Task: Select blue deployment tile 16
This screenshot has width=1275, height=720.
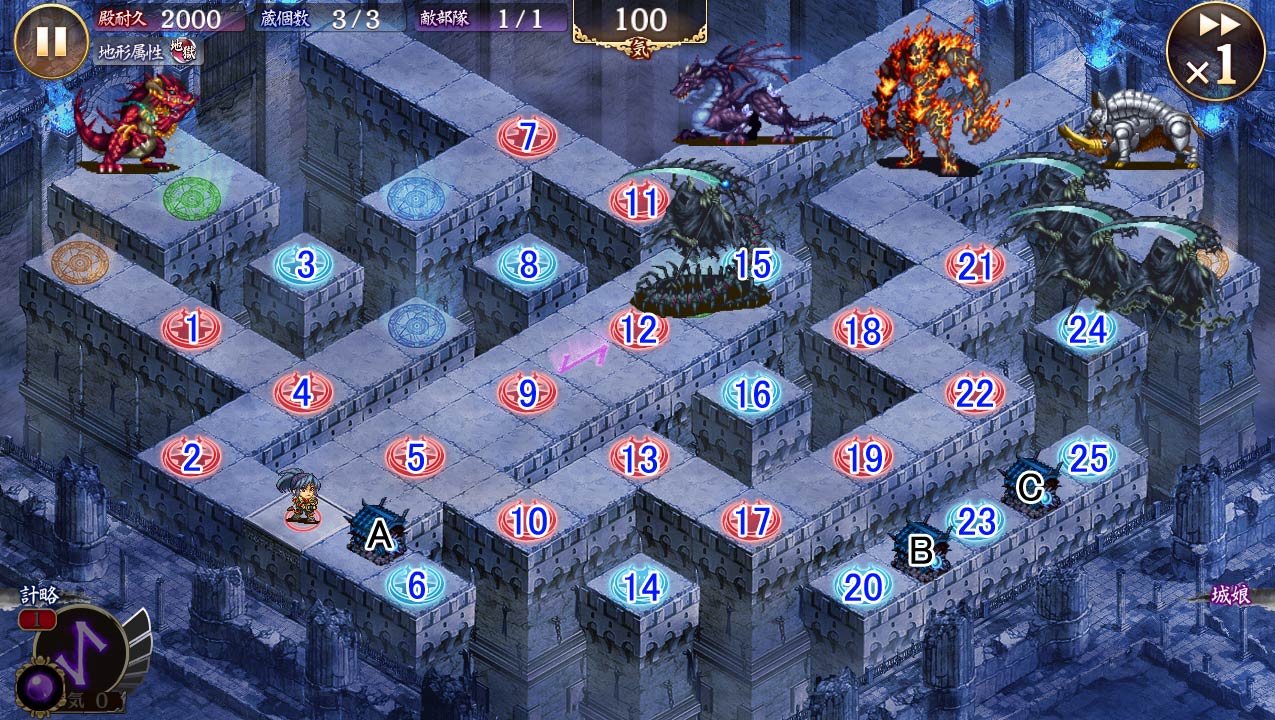Action: point(751,394)
